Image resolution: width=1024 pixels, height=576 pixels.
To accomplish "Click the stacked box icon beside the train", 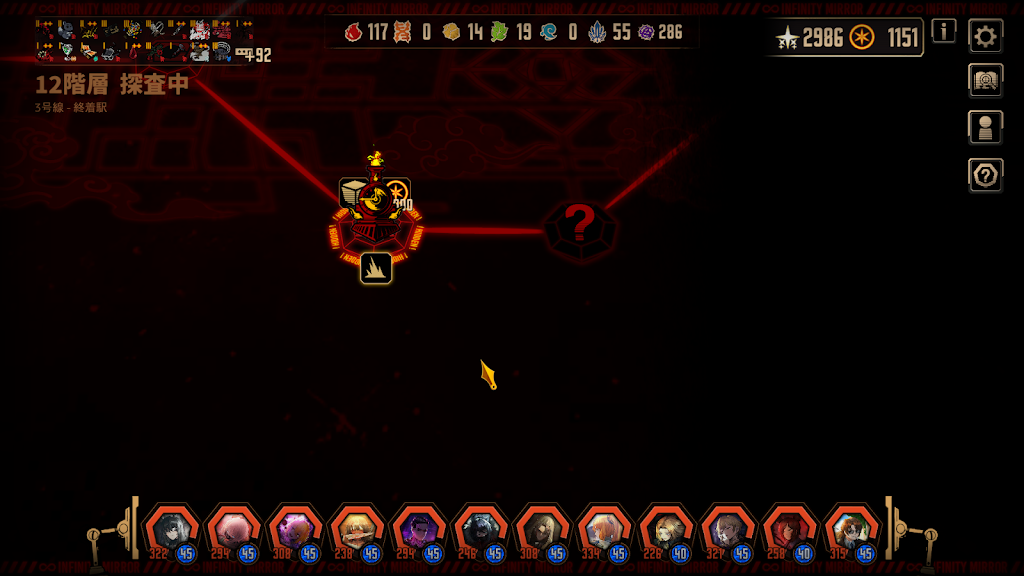I will 353,192.
